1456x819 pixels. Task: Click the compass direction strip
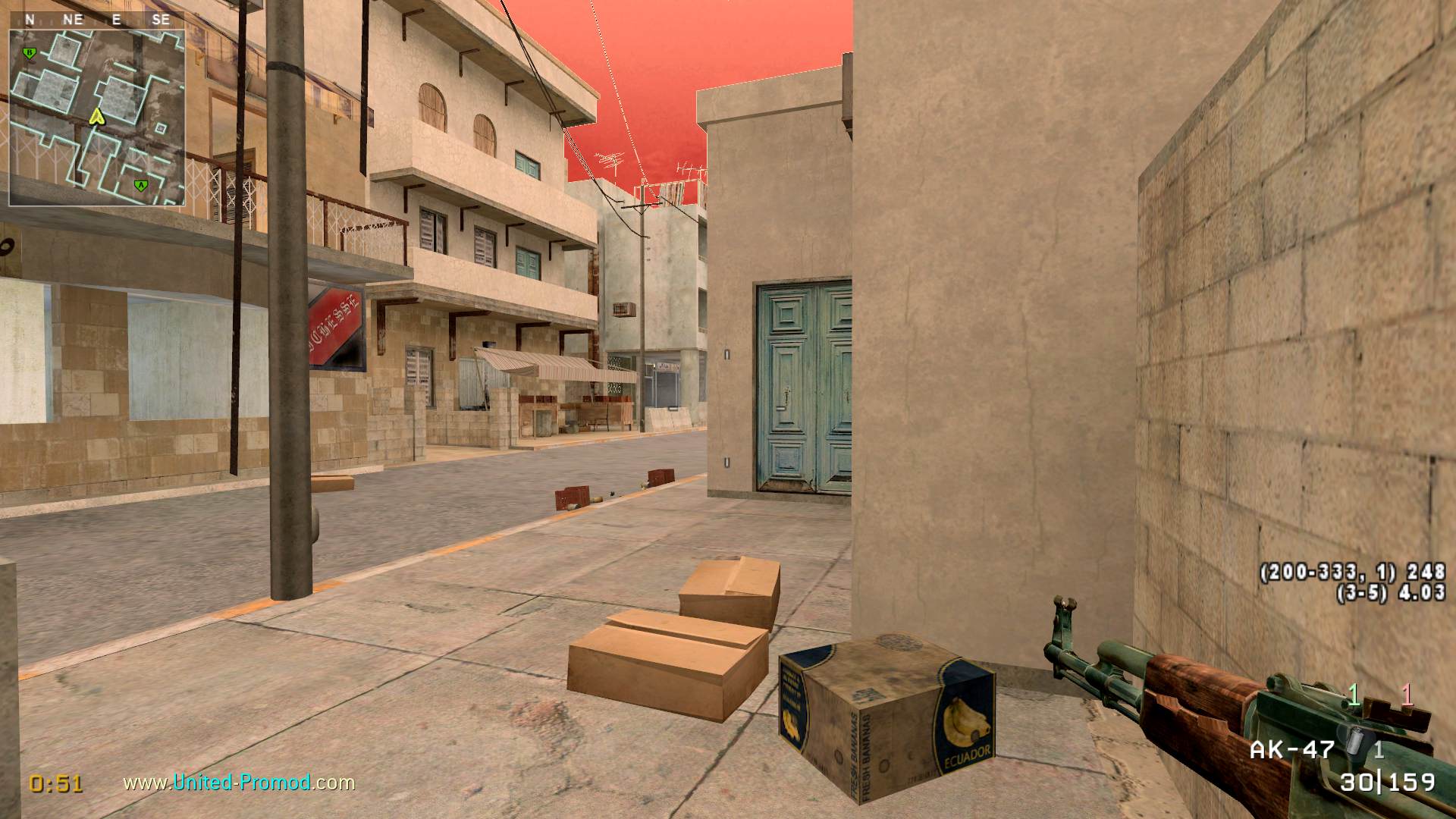pyautogui.click(x=96, y=20)
